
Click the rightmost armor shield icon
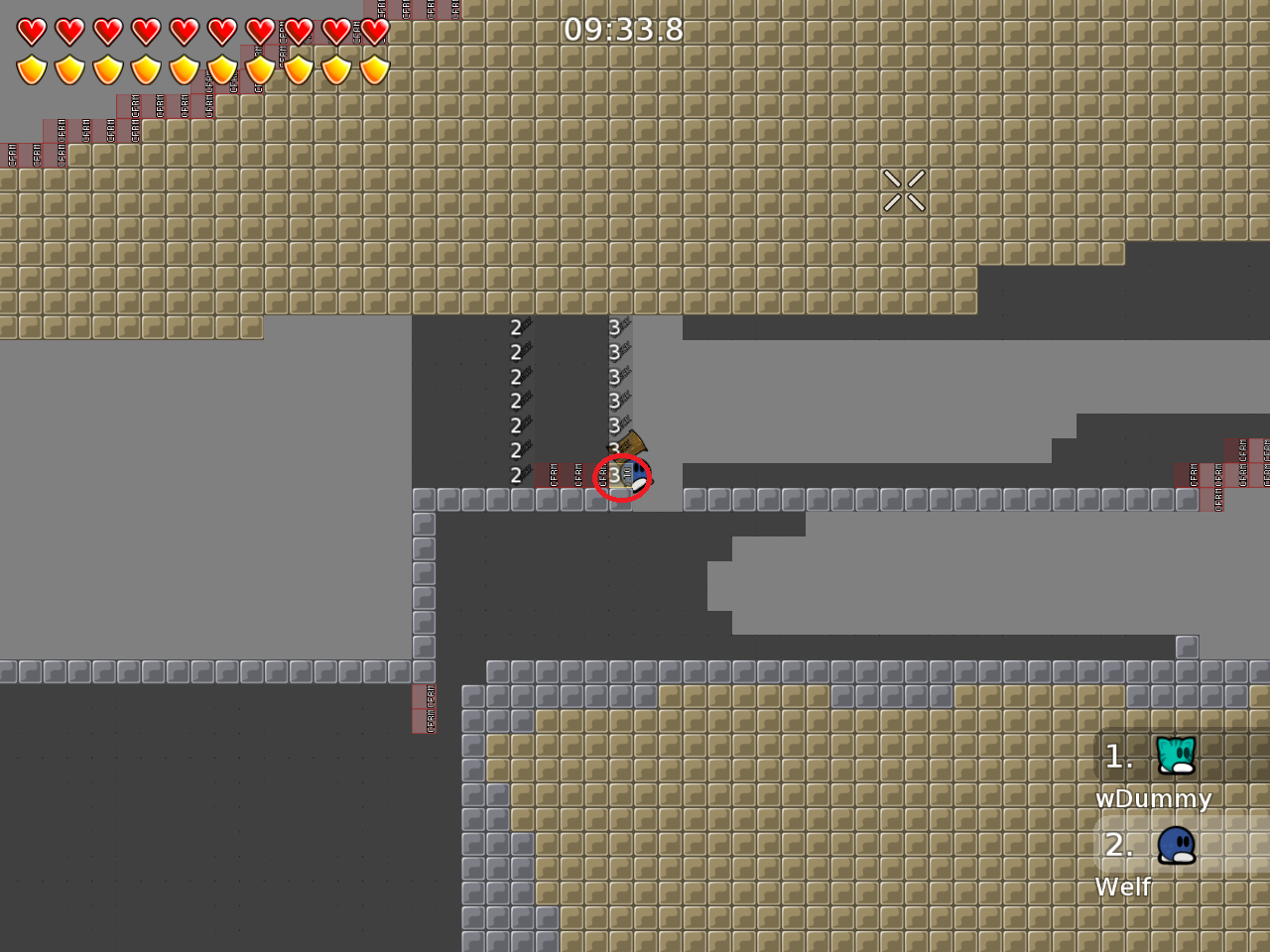click(373, 68)
